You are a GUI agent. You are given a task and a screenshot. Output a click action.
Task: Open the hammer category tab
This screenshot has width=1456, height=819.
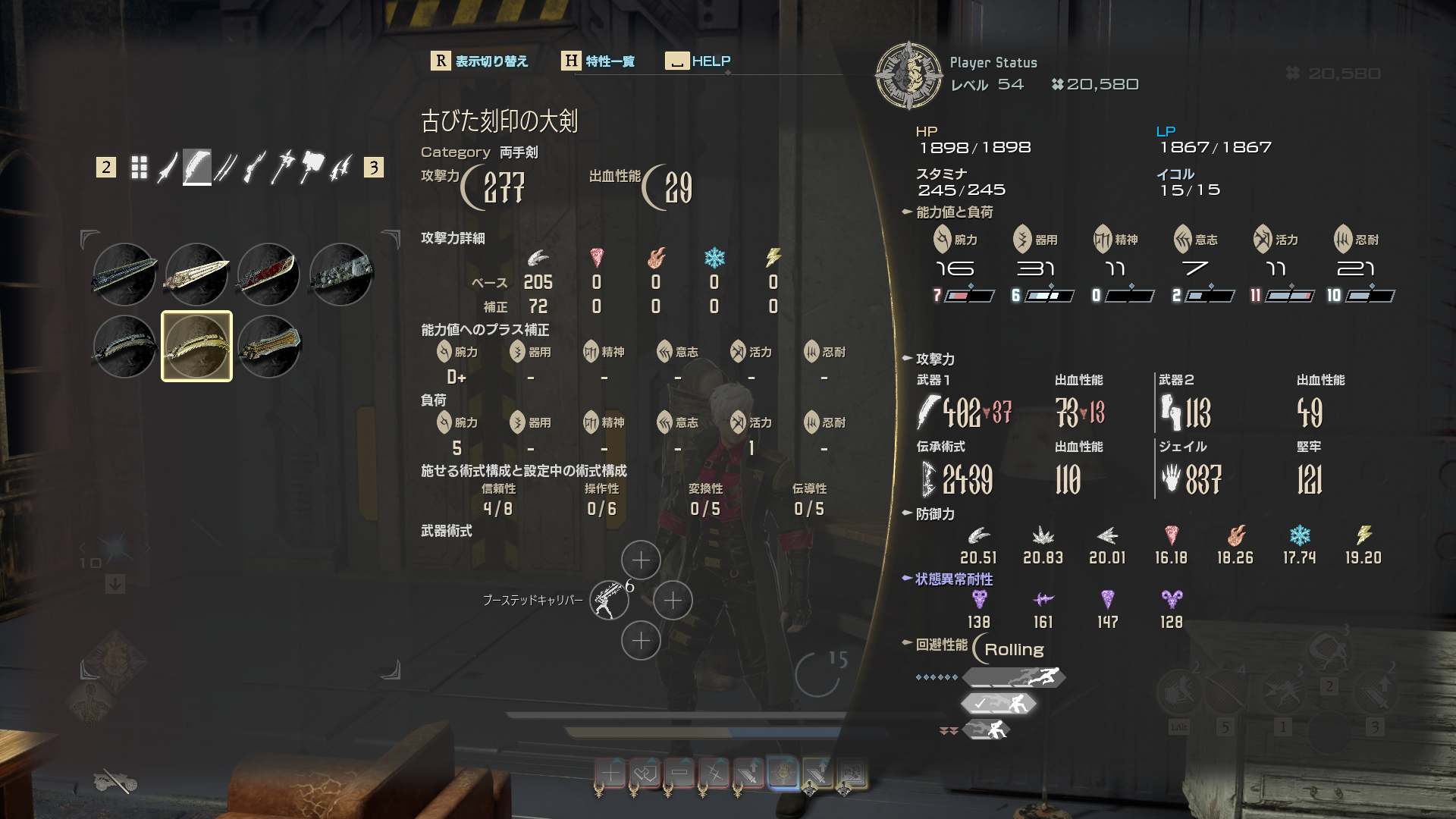312,167
